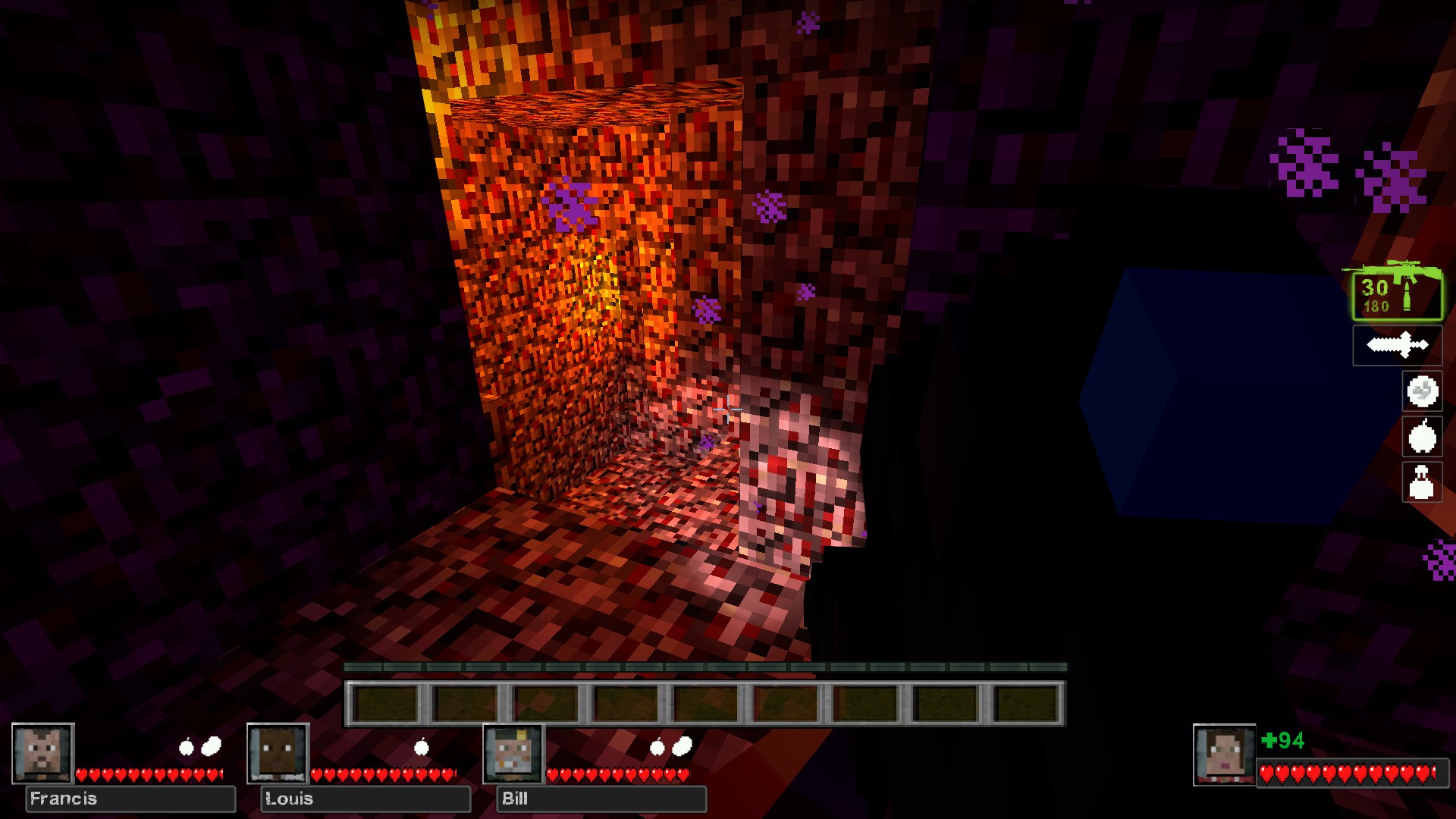Click Bill's teammate portrait

pos(513,753)
